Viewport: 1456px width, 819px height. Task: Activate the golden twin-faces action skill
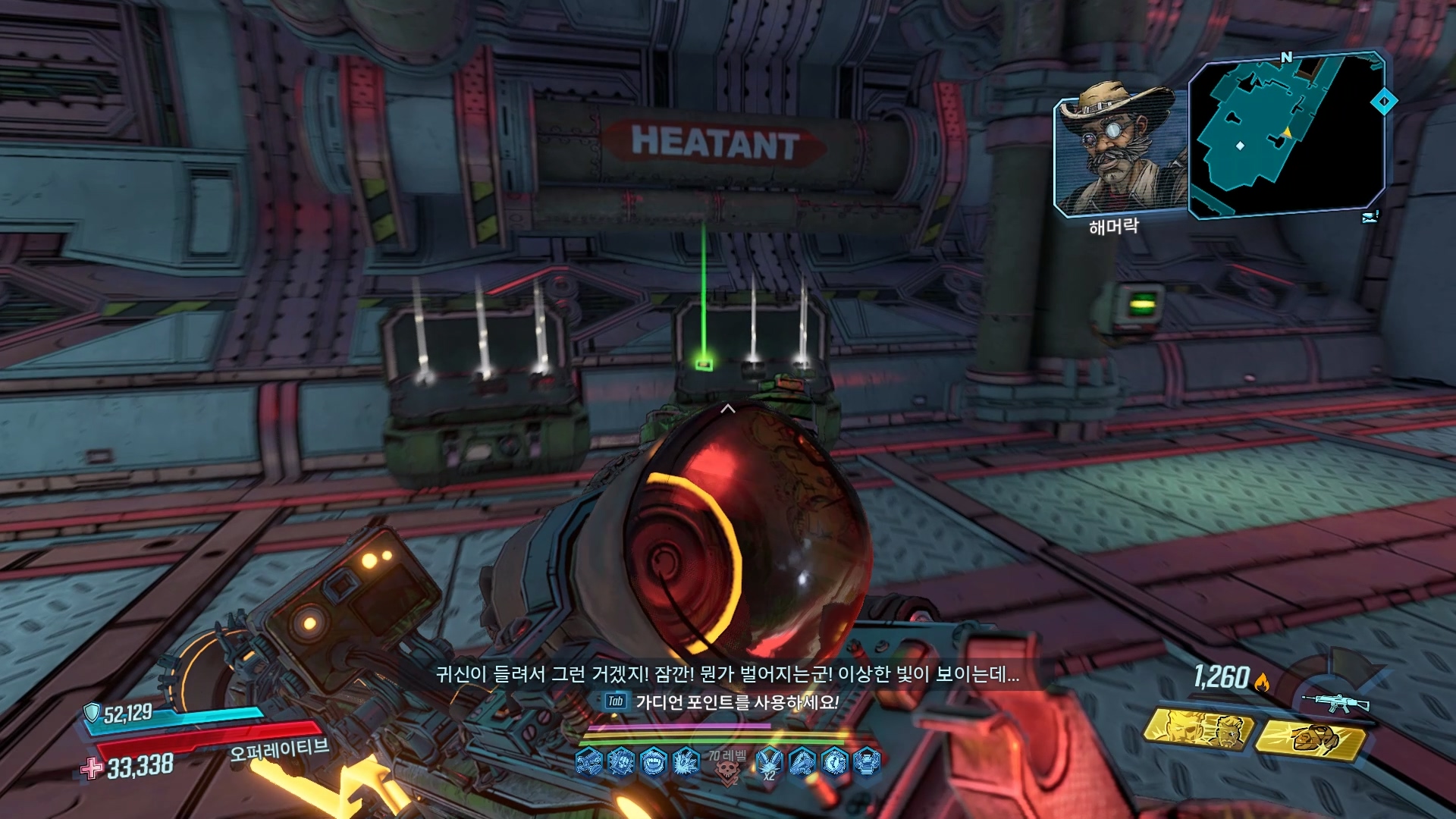pyautogui.click(x=1197, y=730)
